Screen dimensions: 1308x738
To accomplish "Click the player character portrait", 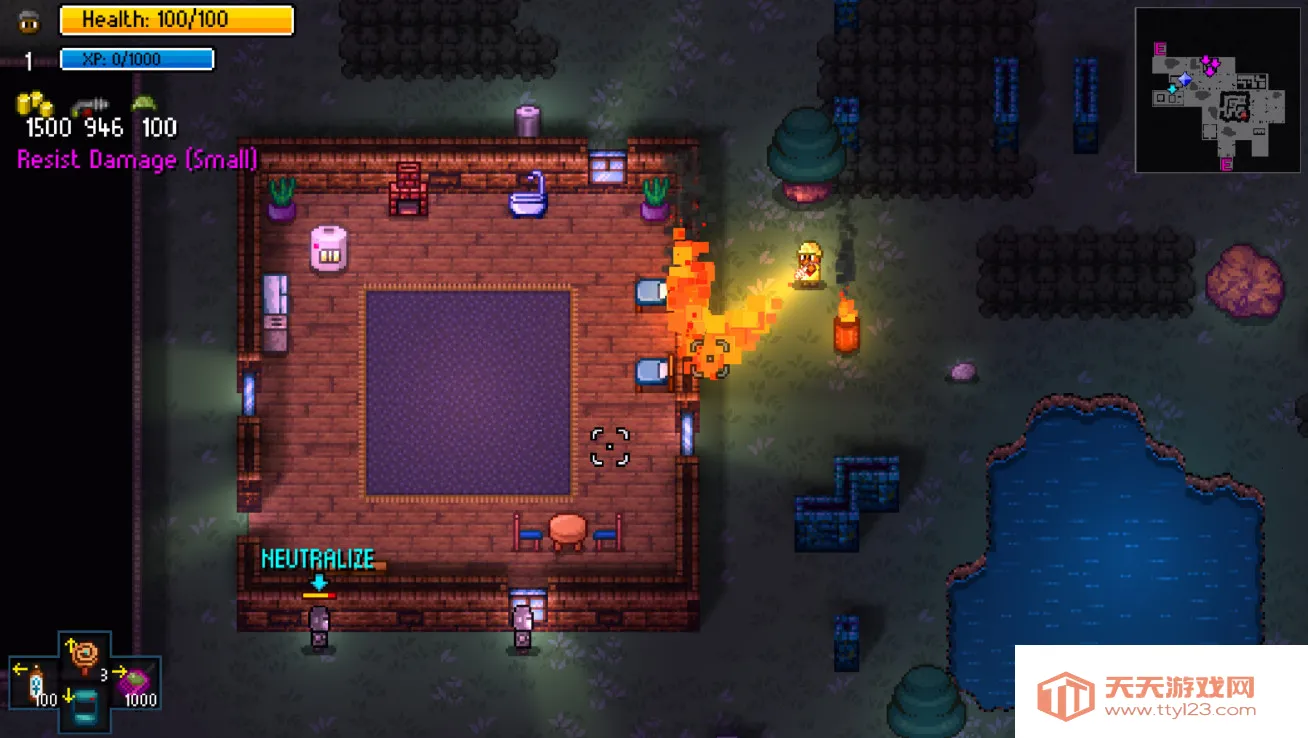I will pos(29,21).
